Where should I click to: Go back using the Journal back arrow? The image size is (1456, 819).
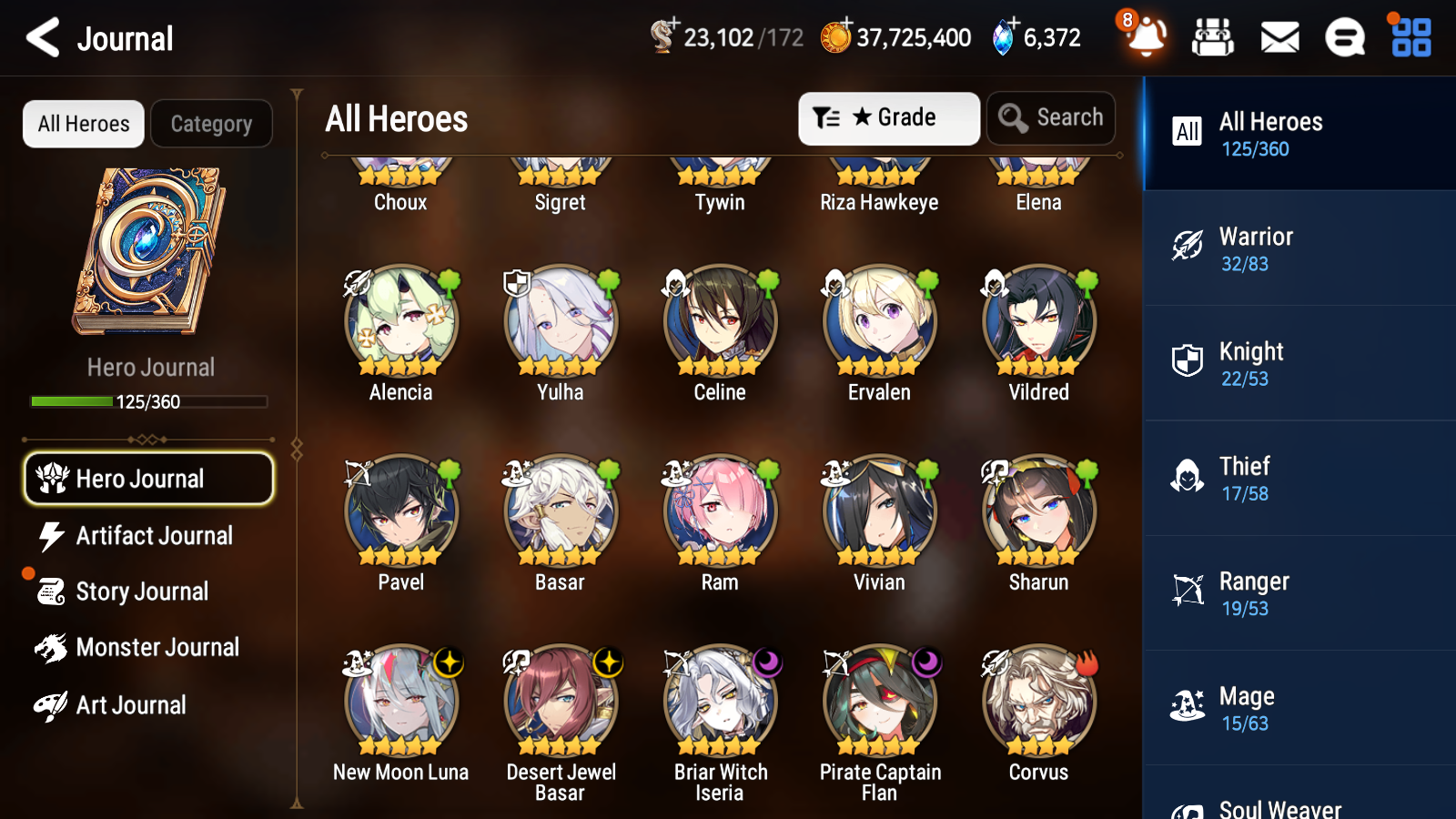click(42, 38)
